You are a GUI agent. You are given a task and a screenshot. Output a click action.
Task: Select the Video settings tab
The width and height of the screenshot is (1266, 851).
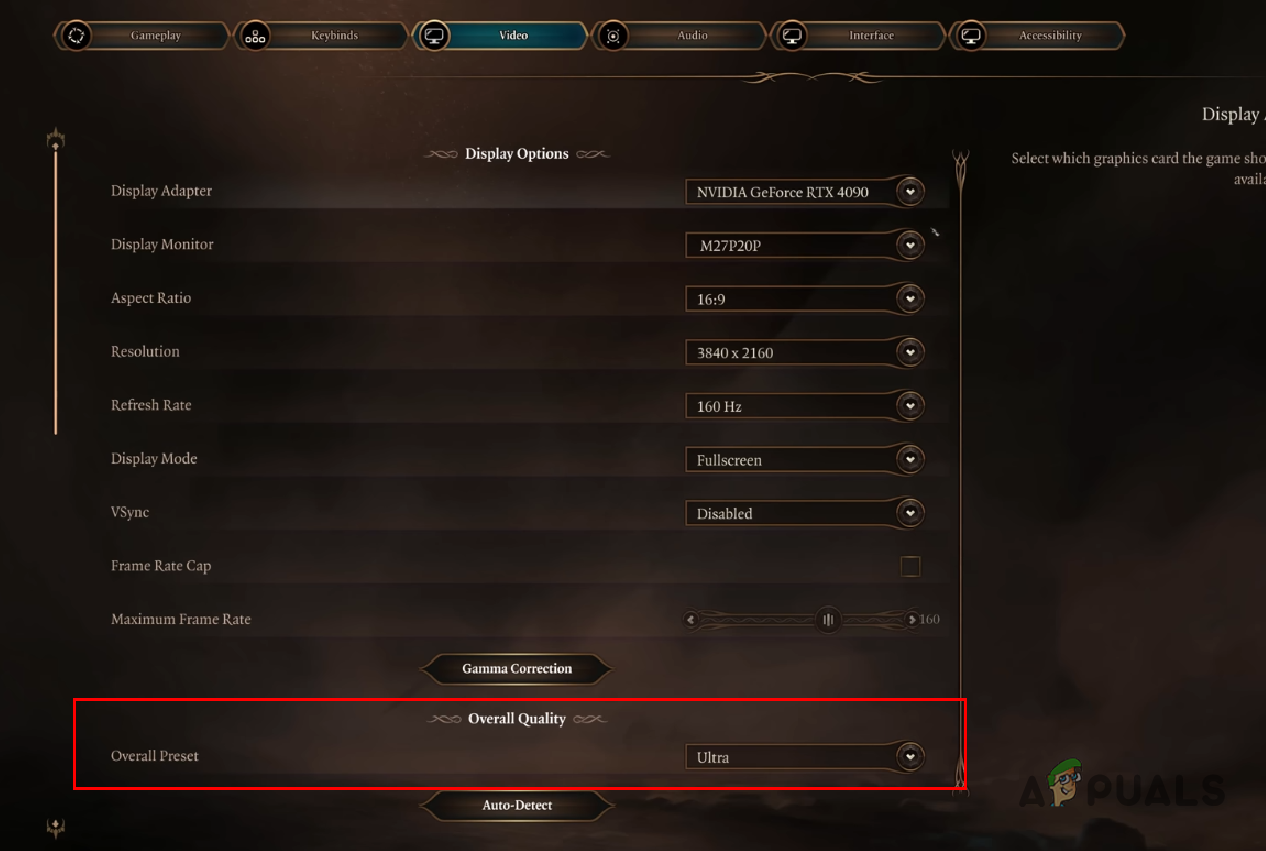coord(513,36)
